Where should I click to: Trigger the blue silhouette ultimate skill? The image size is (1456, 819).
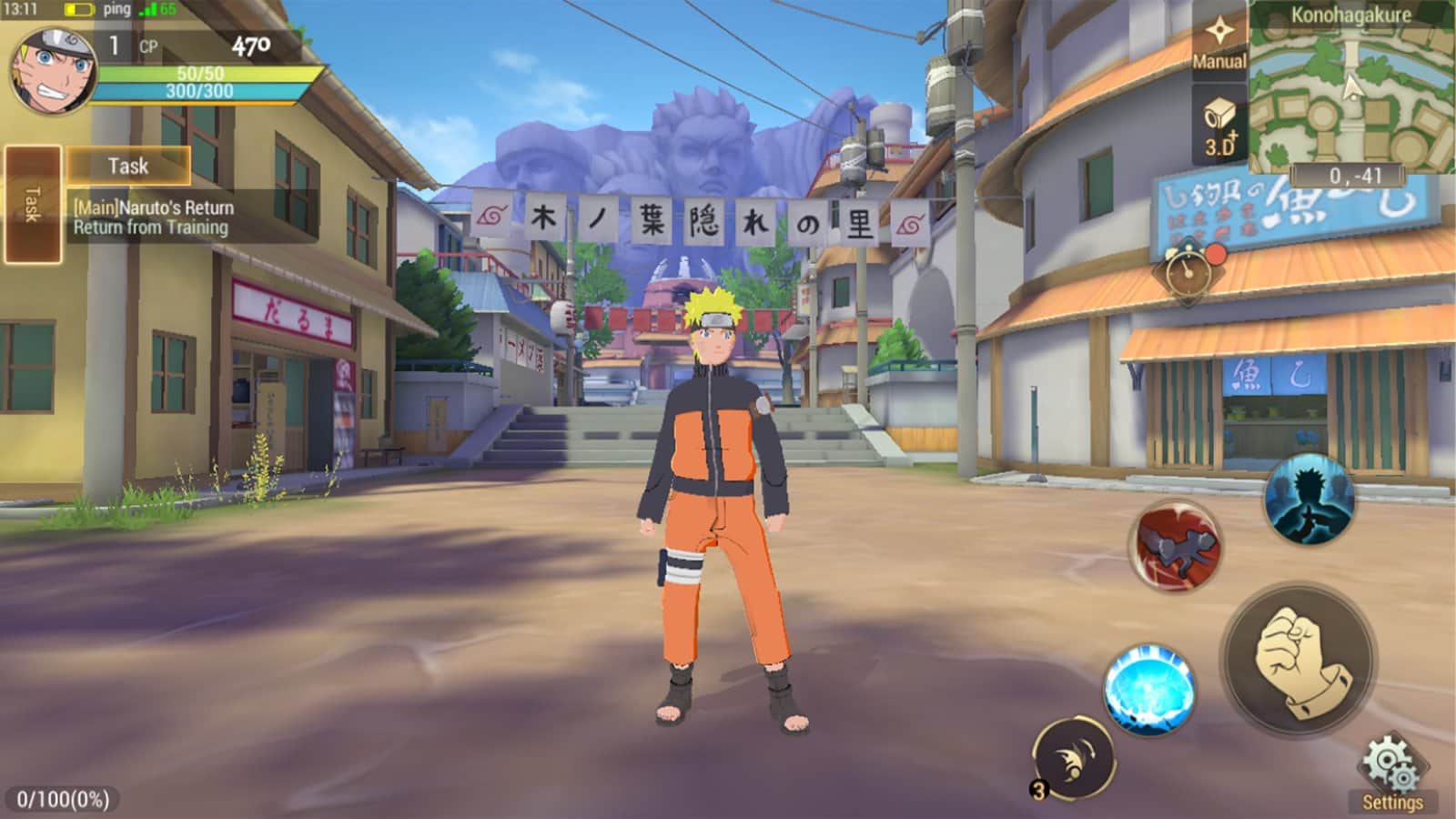click(x=1309, y=500)
